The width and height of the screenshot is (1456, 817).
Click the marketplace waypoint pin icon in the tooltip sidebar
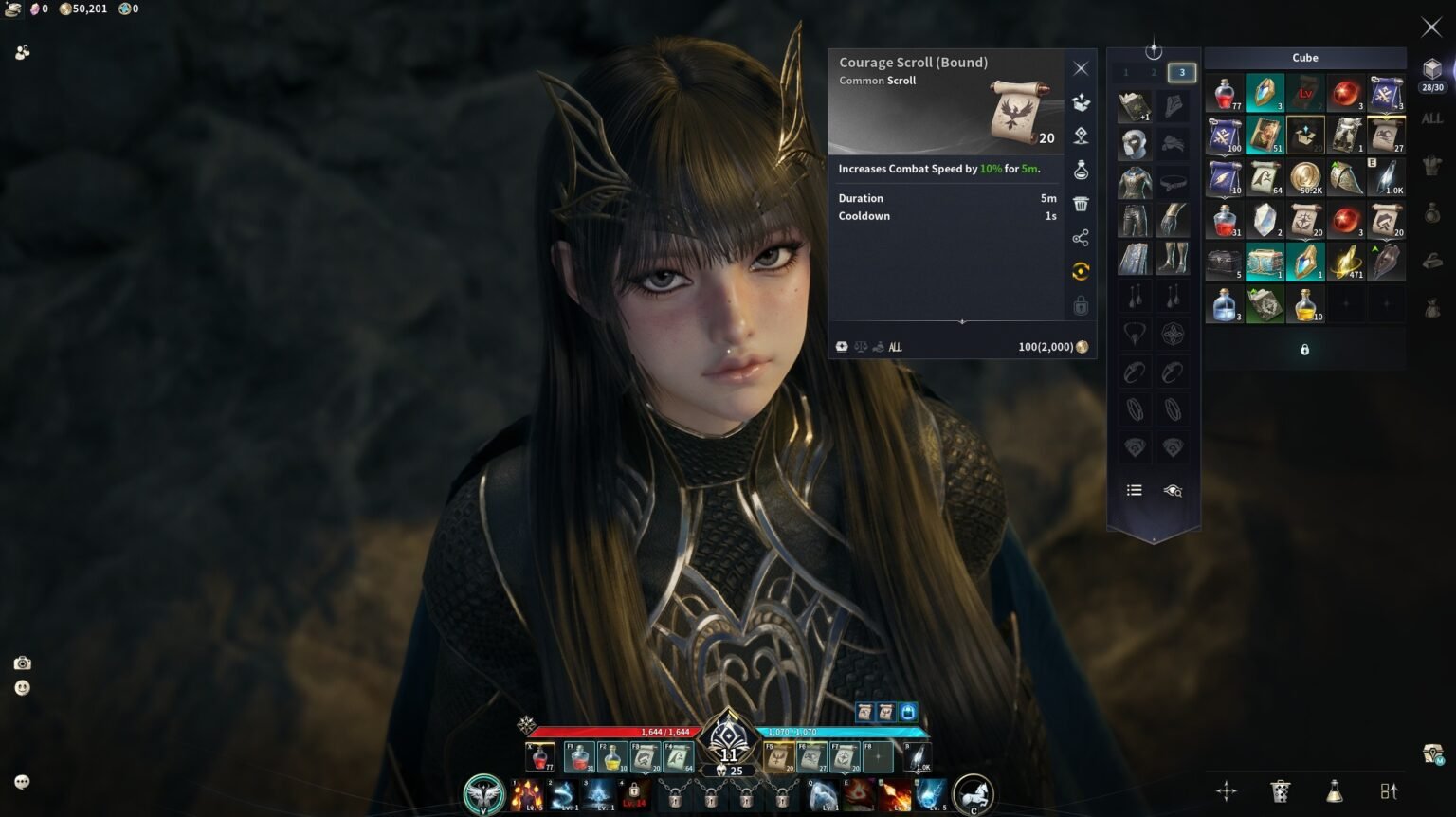[x=1081, y=136]
